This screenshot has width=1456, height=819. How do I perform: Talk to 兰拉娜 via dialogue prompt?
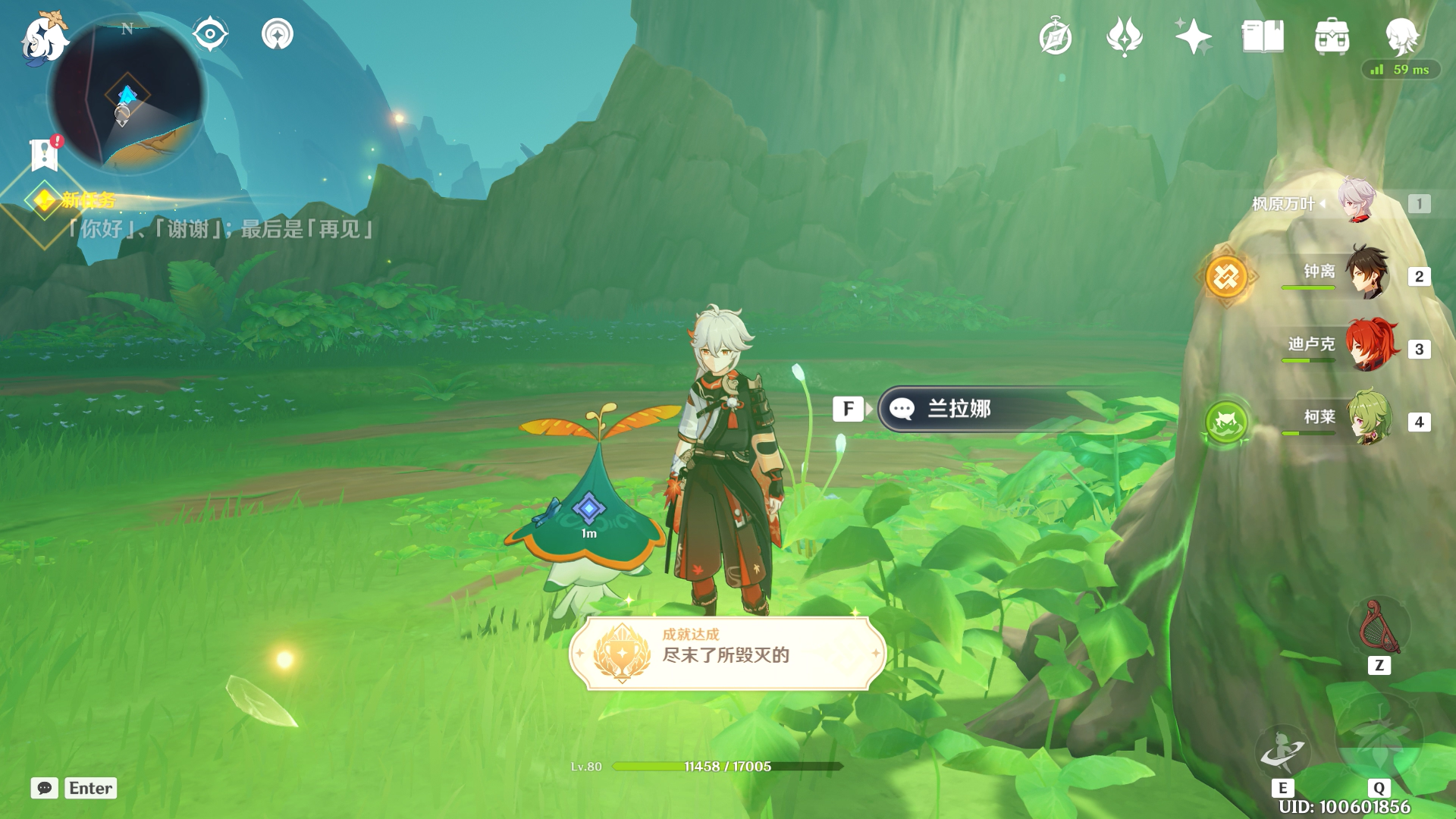(986, 409)
